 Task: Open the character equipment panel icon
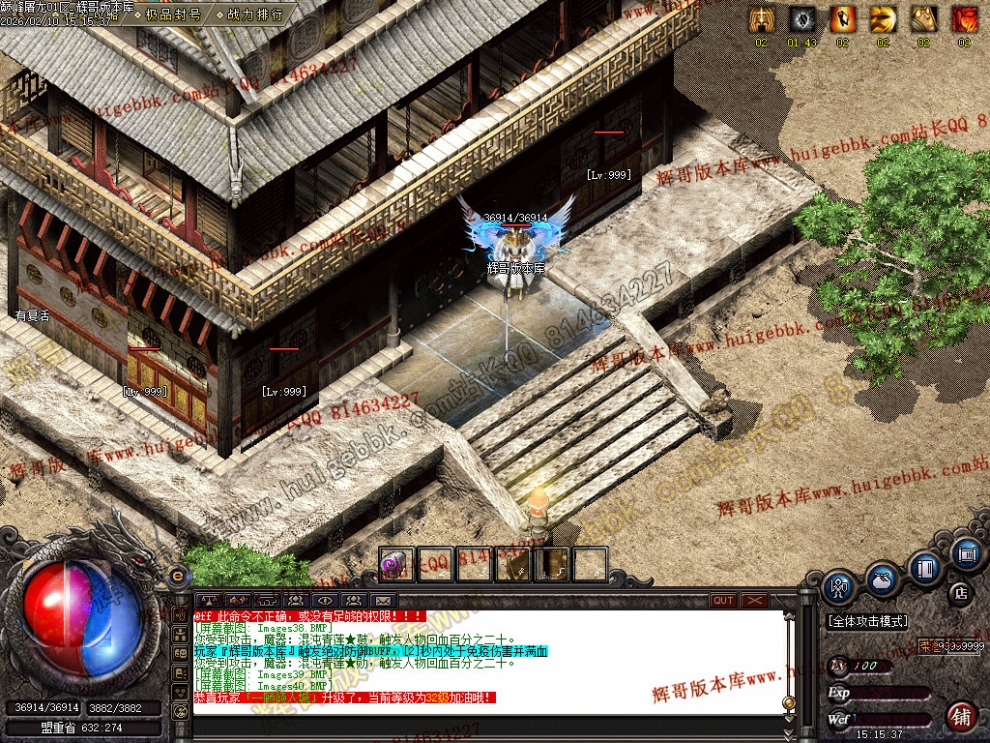click(840, 587)
